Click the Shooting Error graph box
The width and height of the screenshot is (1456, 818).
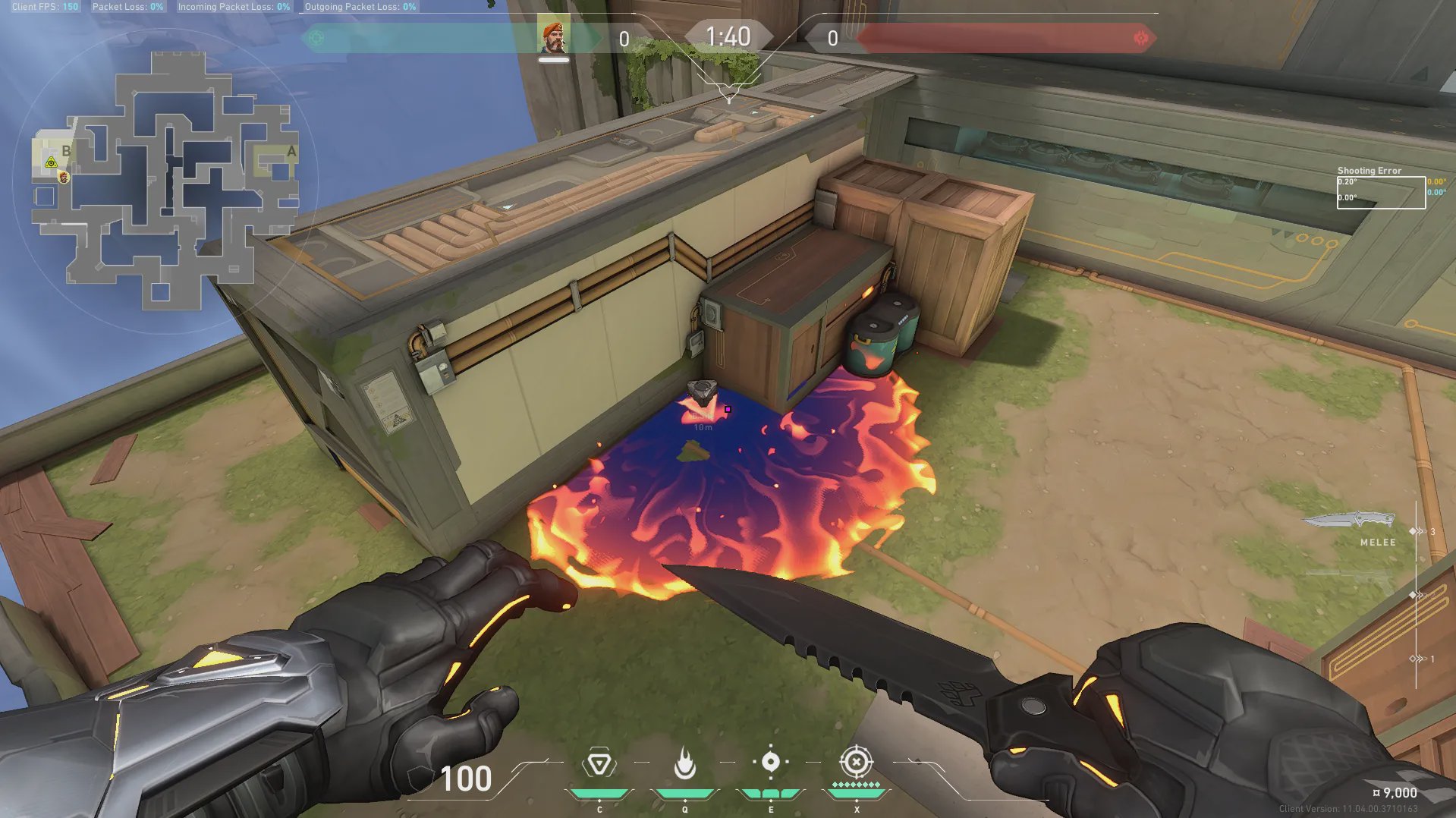pos(1380,192)
